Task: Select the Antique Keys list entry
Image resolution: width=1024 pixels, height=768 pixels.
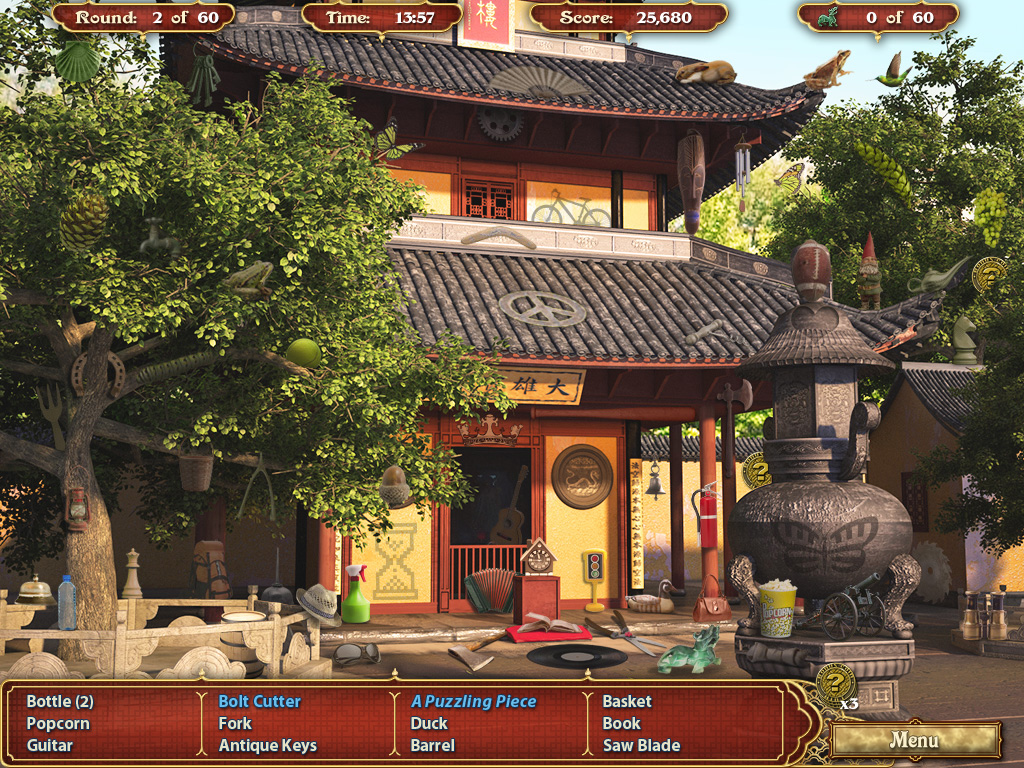Action: click(x=267, y=745)
